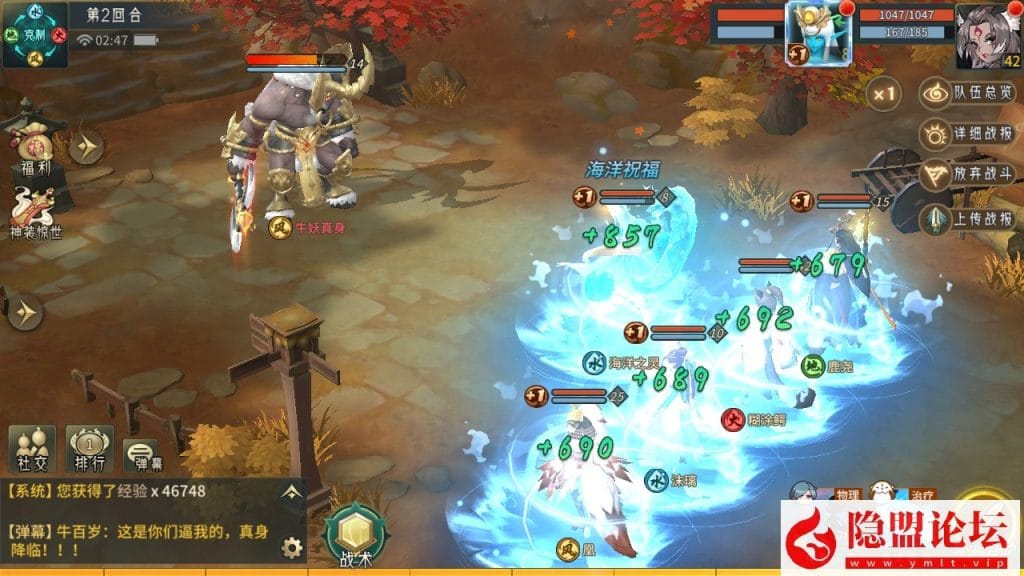
Task: View the 排行 ranking board
Action: click(89, 448)
